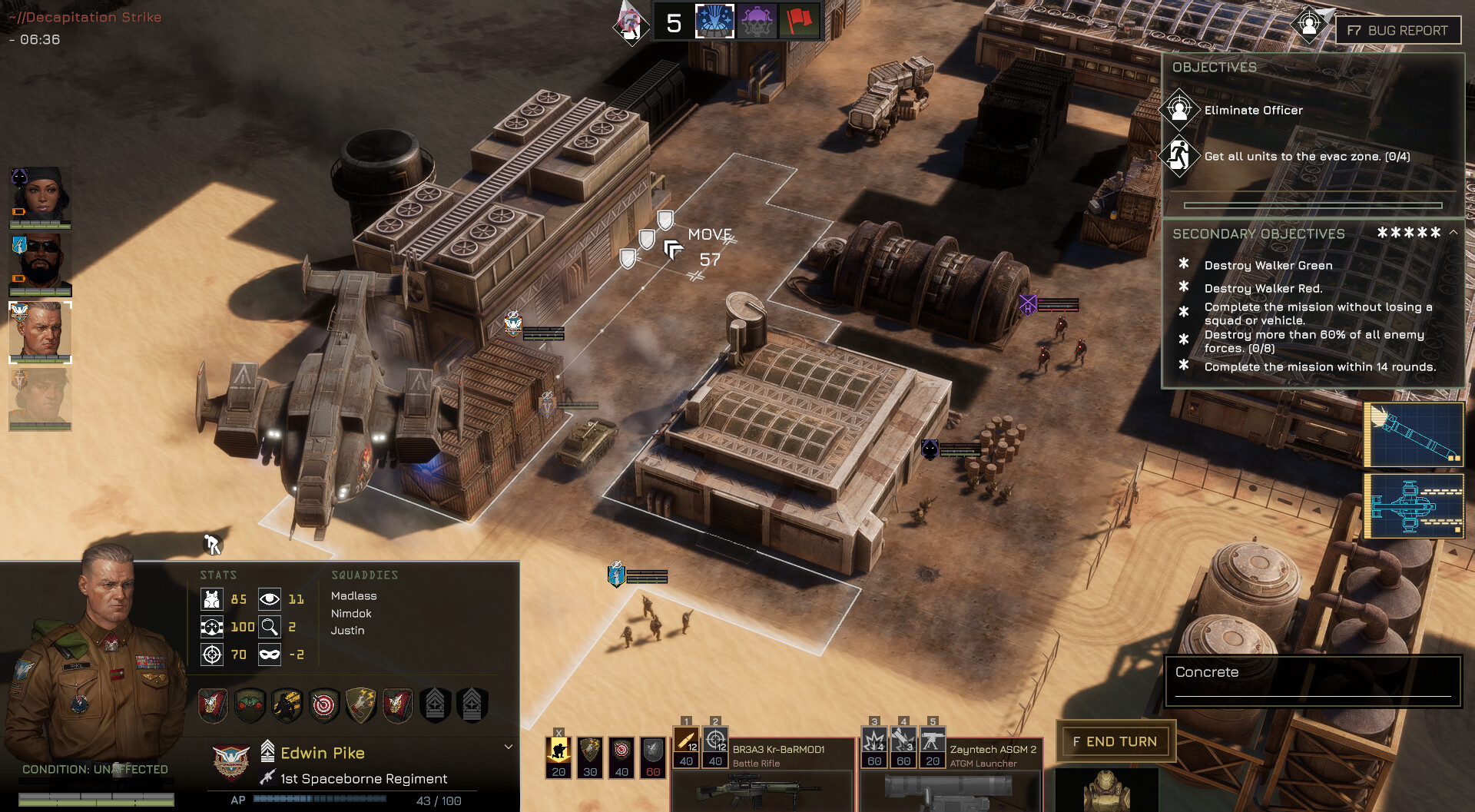Click the blue player faction turn icon
Viewport: 1475px width, 812px height.
pyautogui.click(x=714, y=22)
